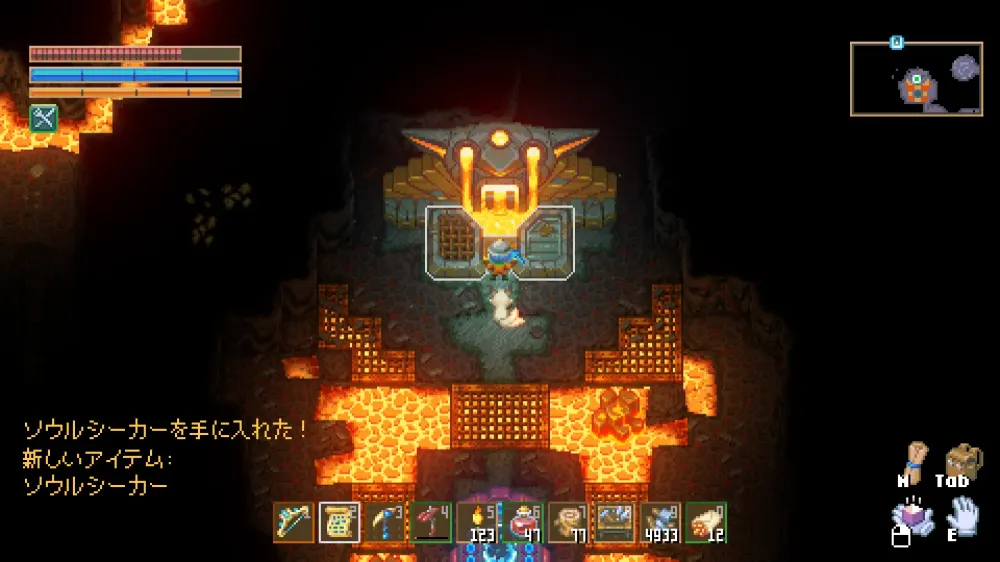Screen dimensions: 1000x562
Task: Select the blue scroll hotbar slot
Action: (339, 522)
